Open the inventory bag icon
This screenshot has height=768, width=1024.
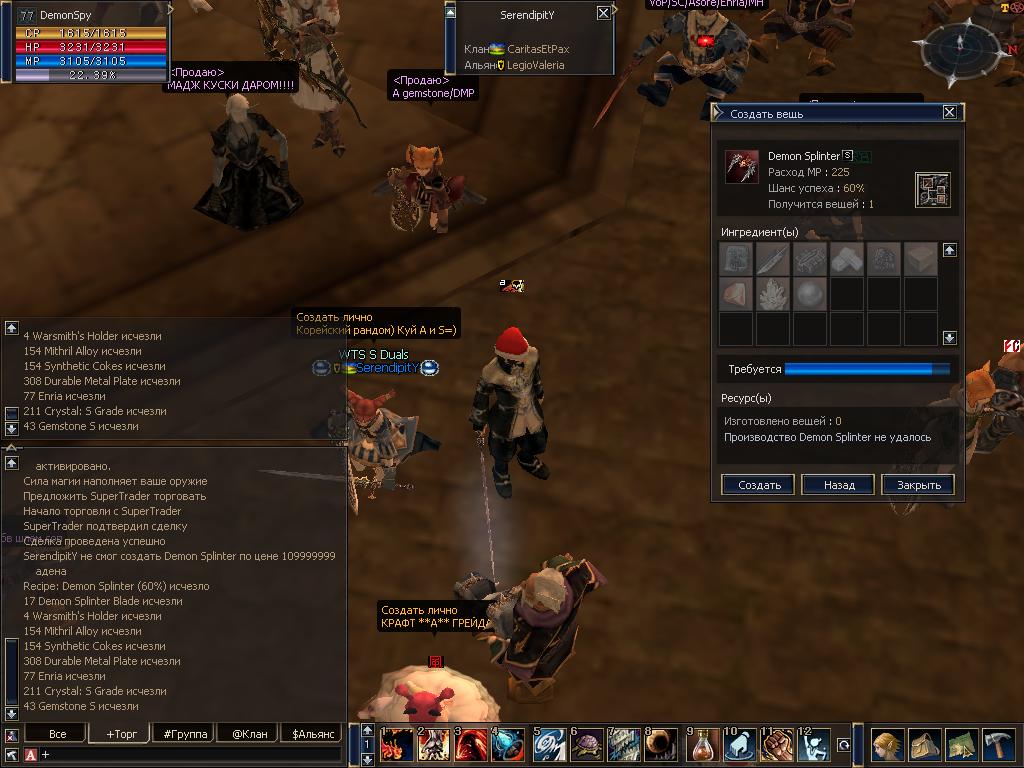(x=923, y=746)
